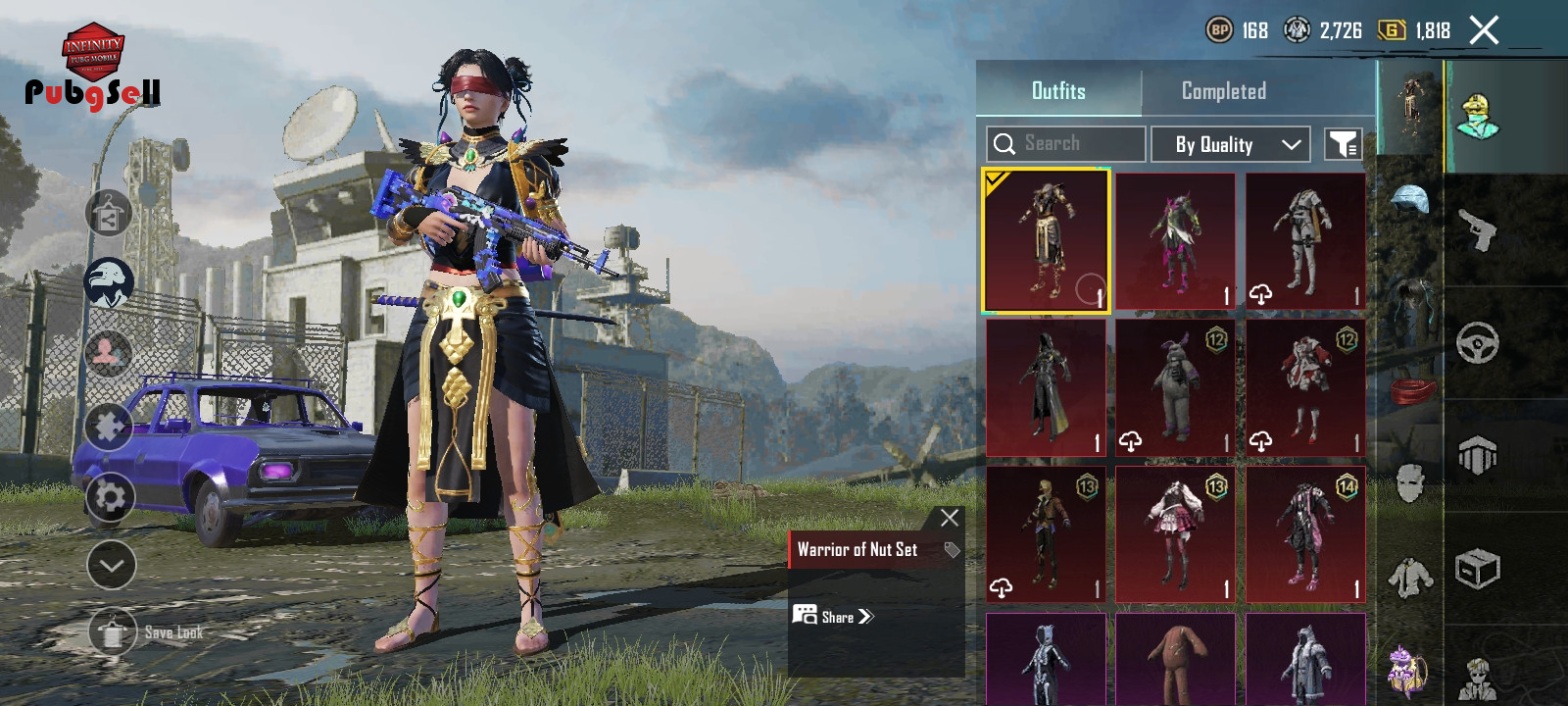Close the inventory screen
Screen dimensions: 1568x706
[1484, 30]
